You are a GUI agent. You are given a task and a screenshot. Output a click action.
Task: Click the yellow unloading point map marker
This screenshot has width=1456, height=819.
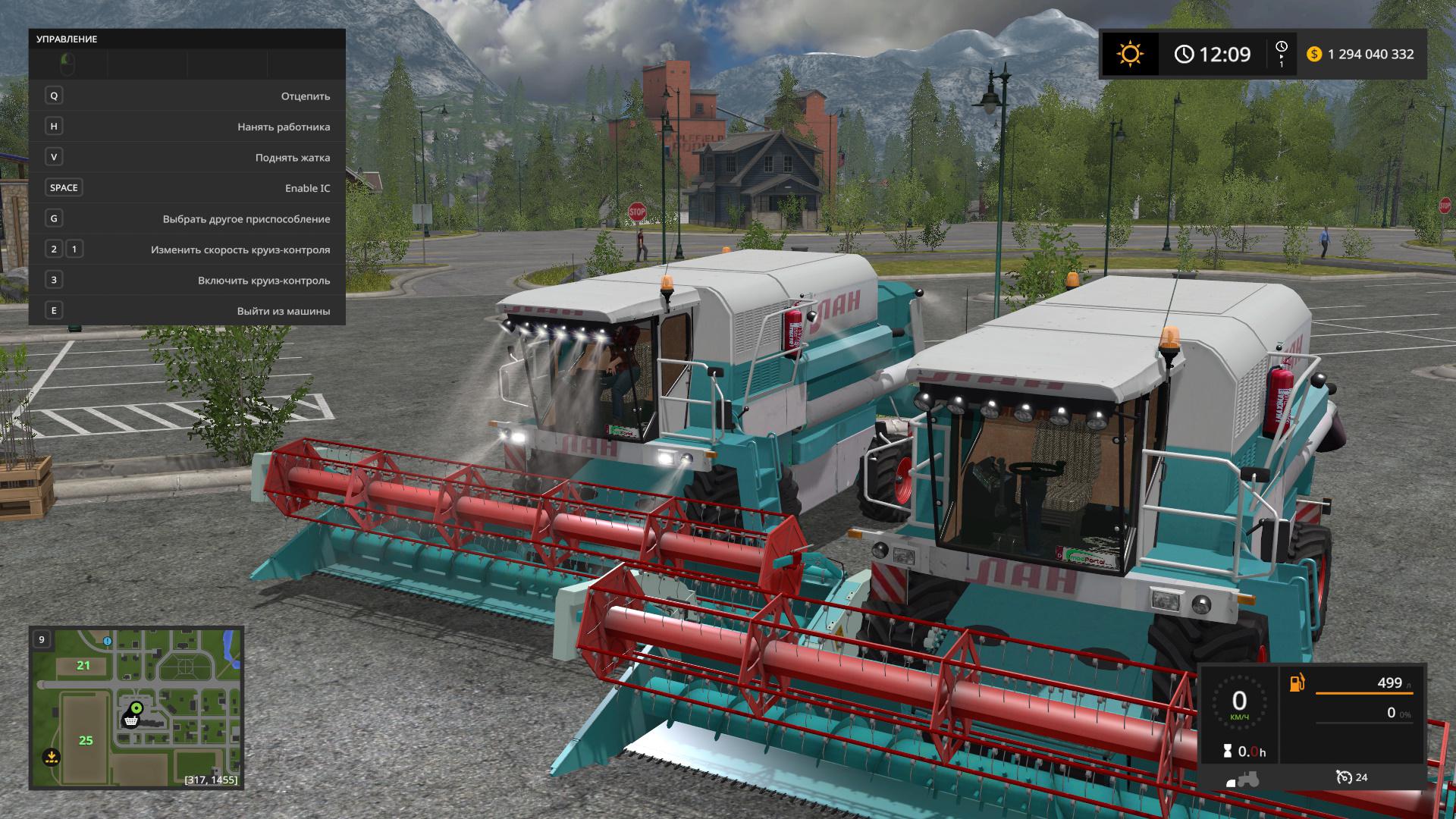coord(51,756)
